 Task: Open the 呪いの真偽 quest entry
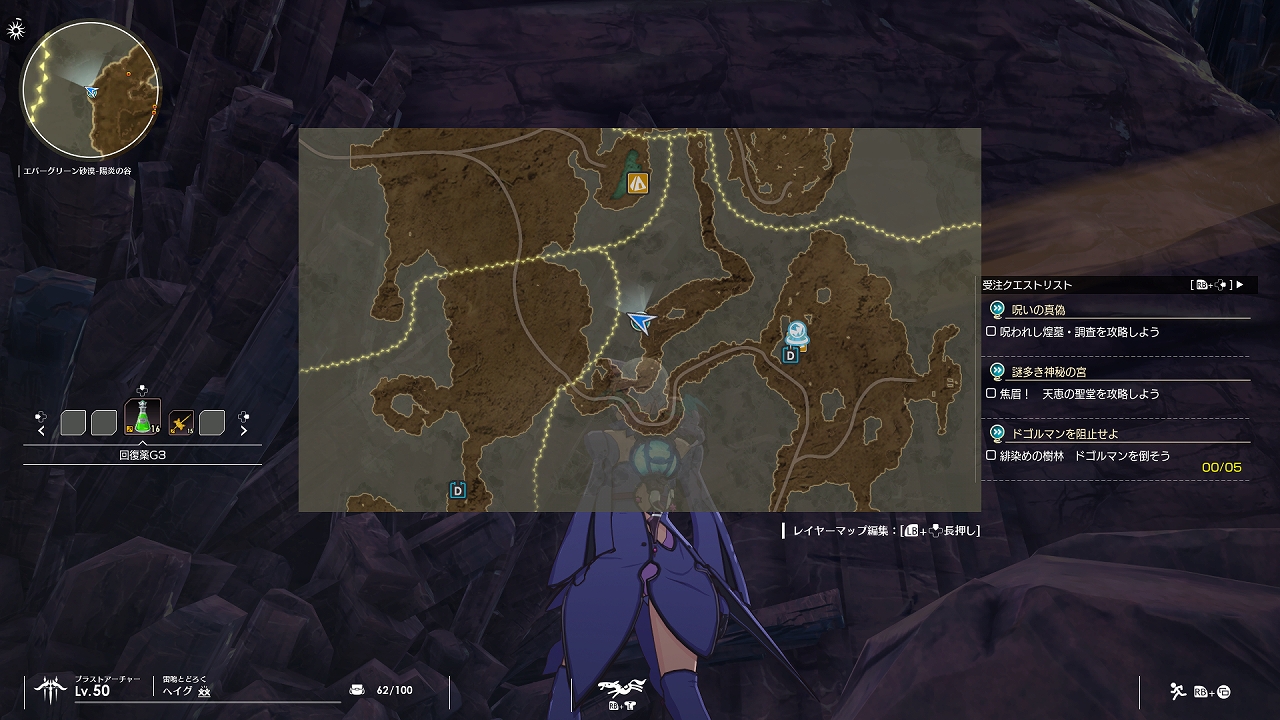(1038, 310)
